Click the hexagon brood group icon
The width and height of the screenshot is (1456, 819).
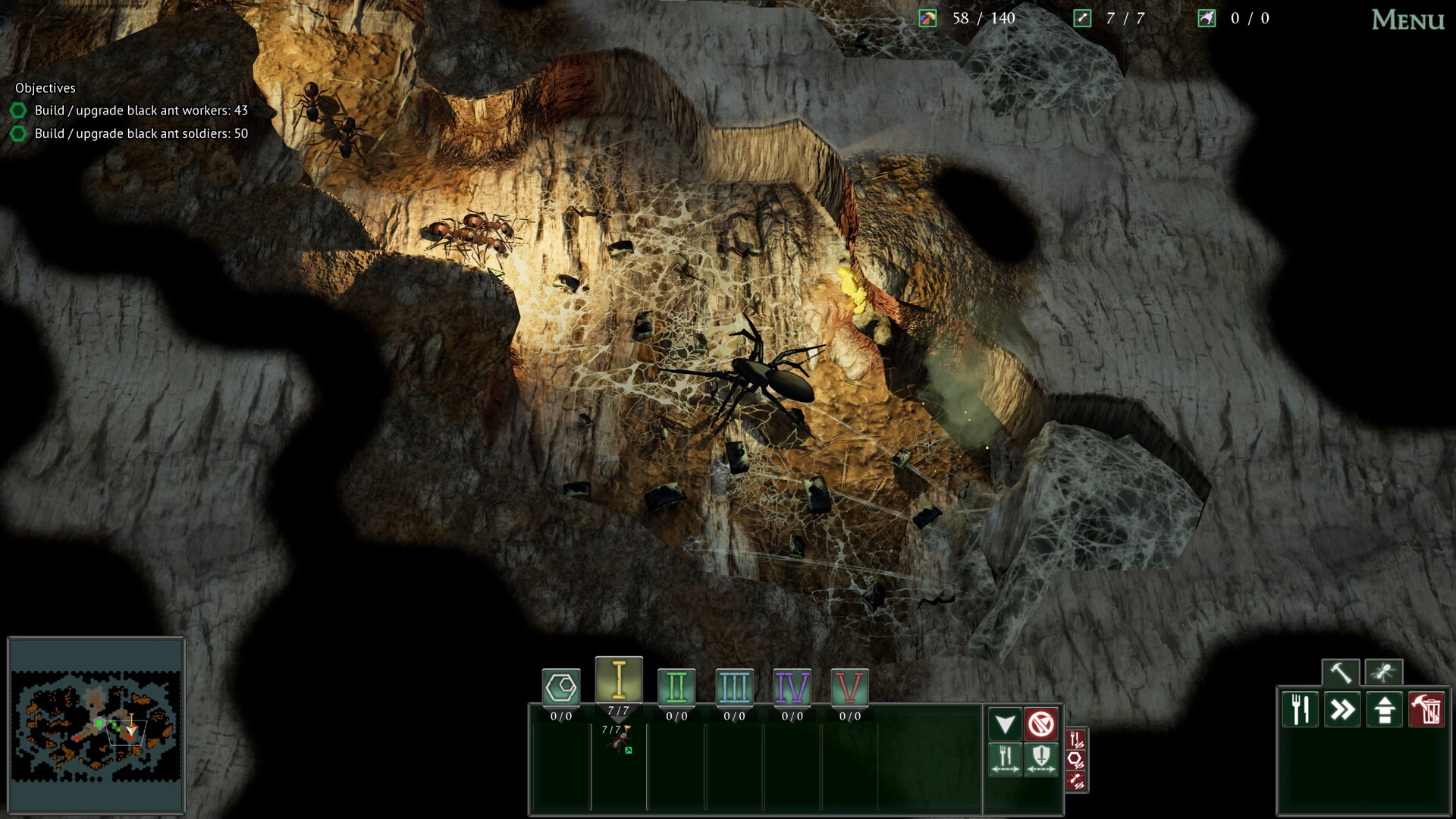click(562, 684)
